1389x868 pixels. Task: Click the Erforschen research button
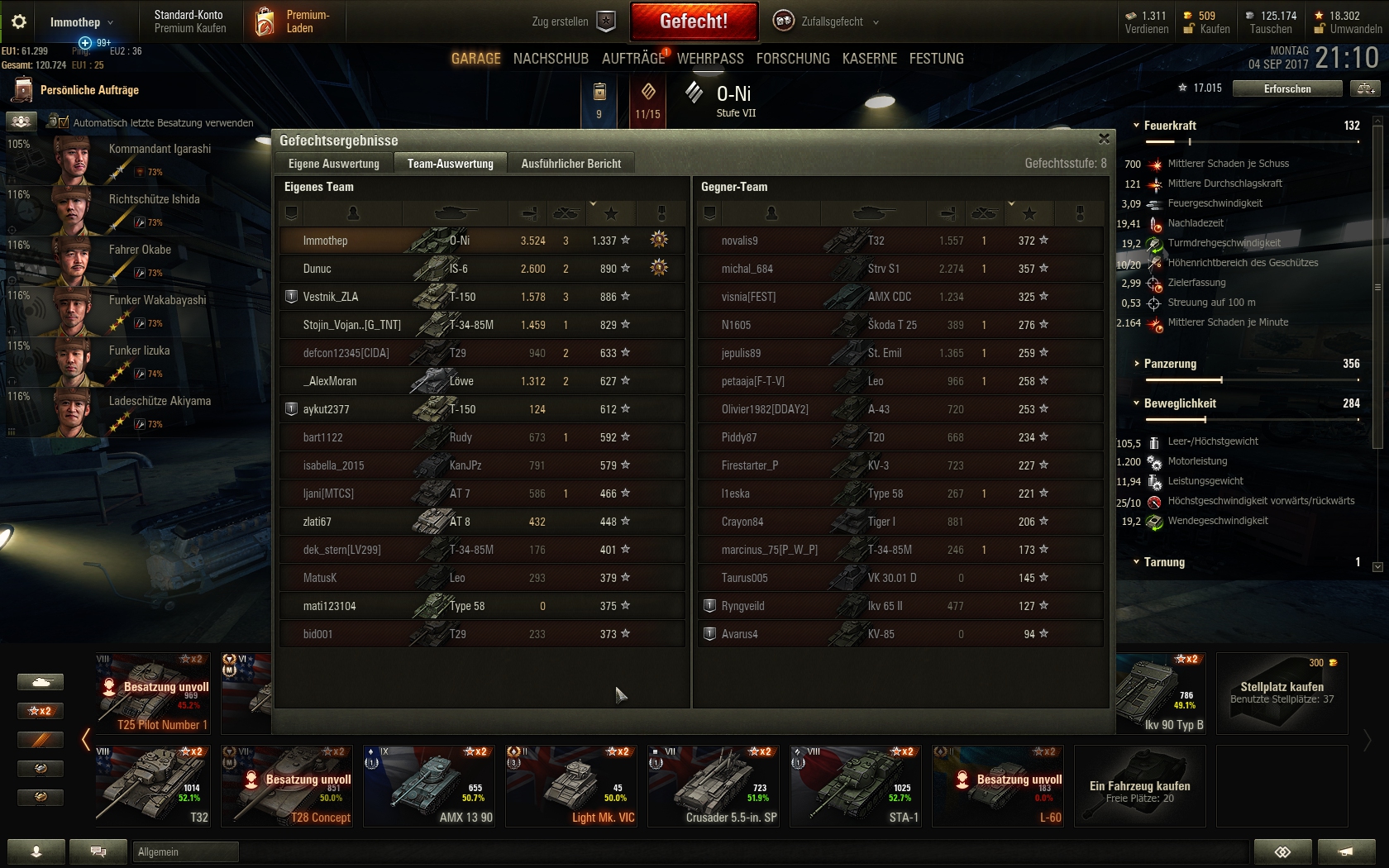pos(1286,88)
